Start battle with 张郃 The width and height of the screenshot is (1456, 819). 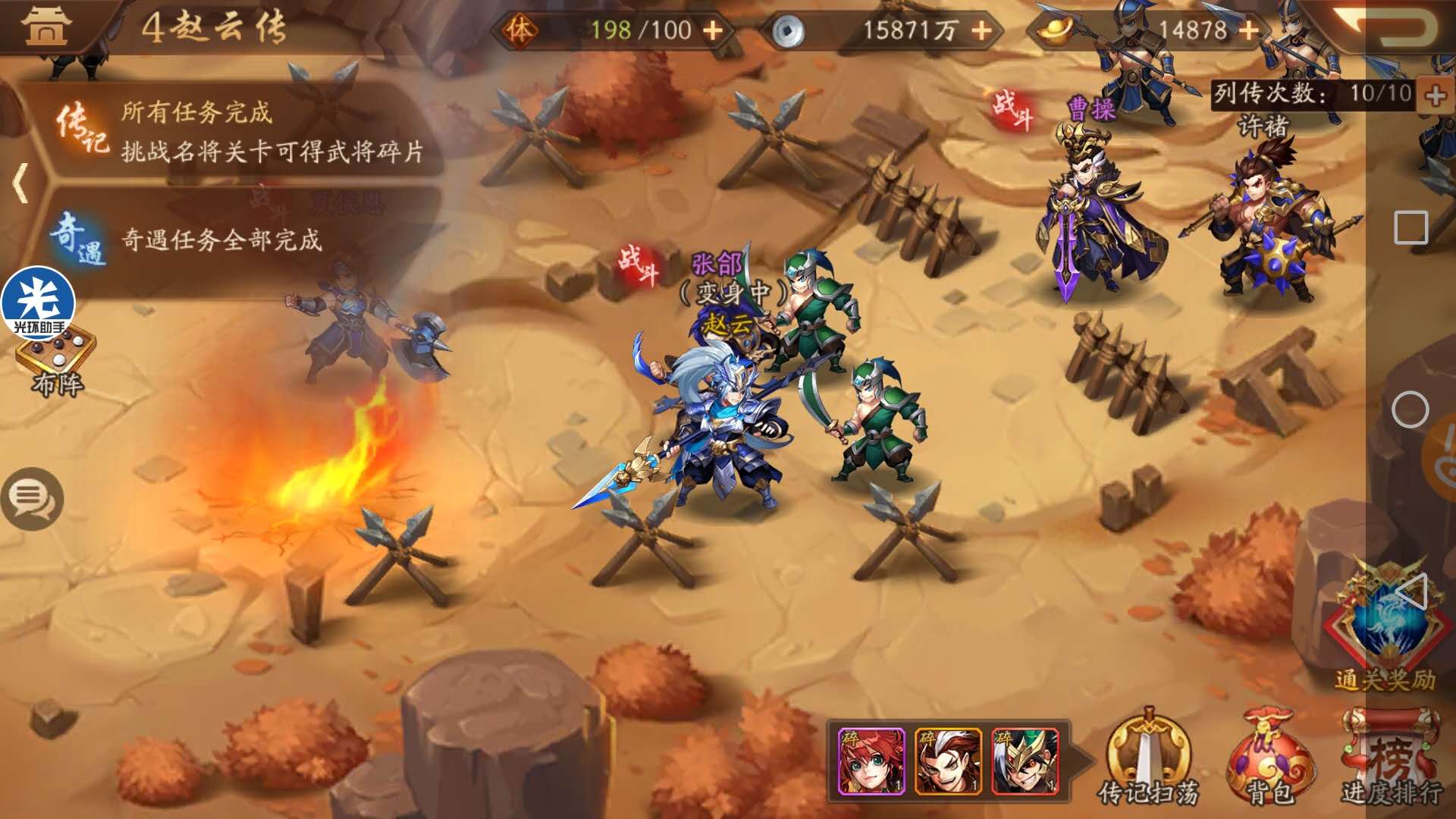click(x=639, y=264)
